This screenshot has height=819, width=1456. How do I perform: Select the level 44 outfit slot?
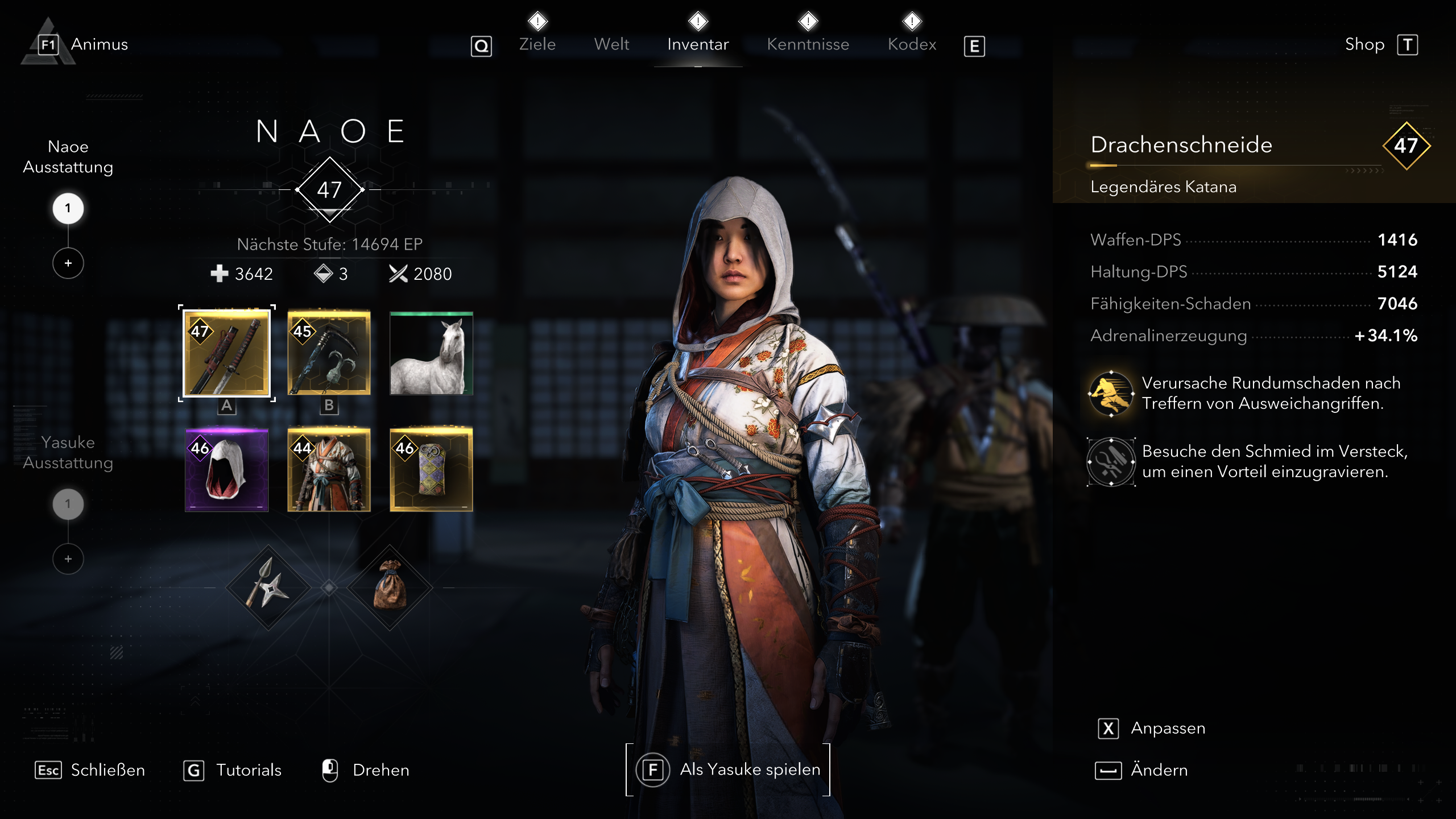[x=330, y=470]
